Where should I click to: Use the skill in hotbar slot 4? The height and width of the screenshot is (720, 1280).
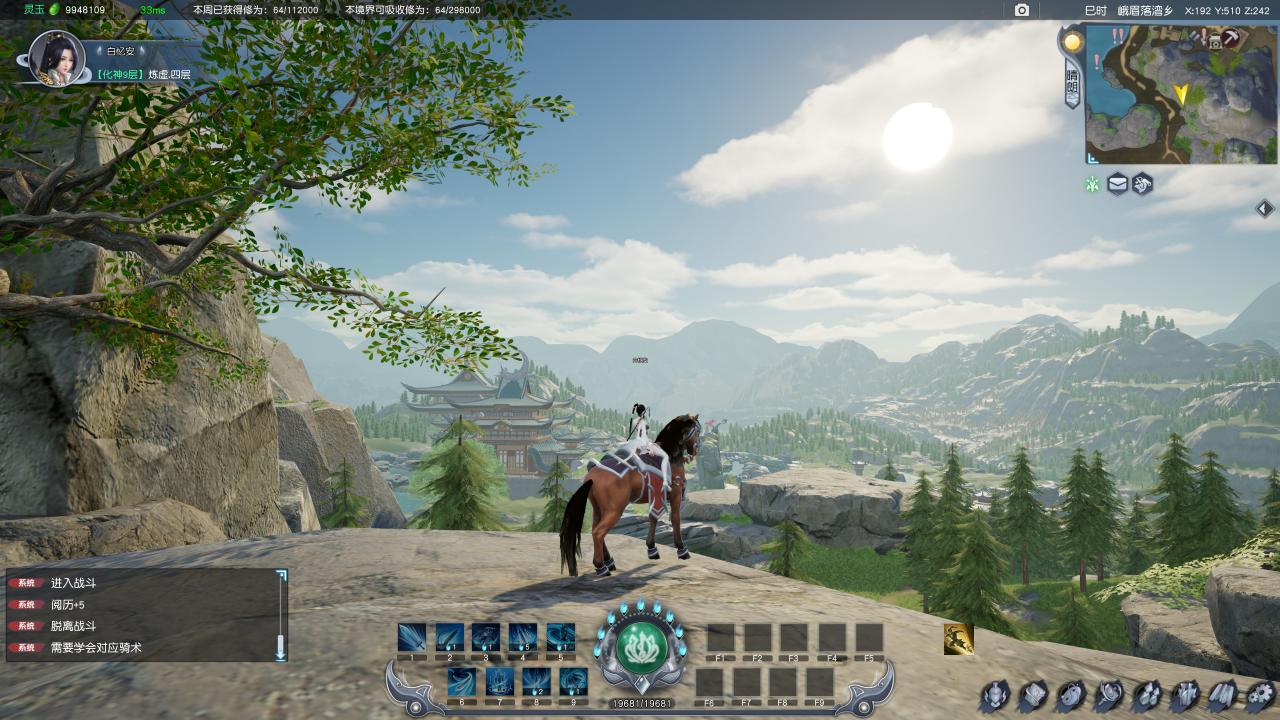click(522, 637)
